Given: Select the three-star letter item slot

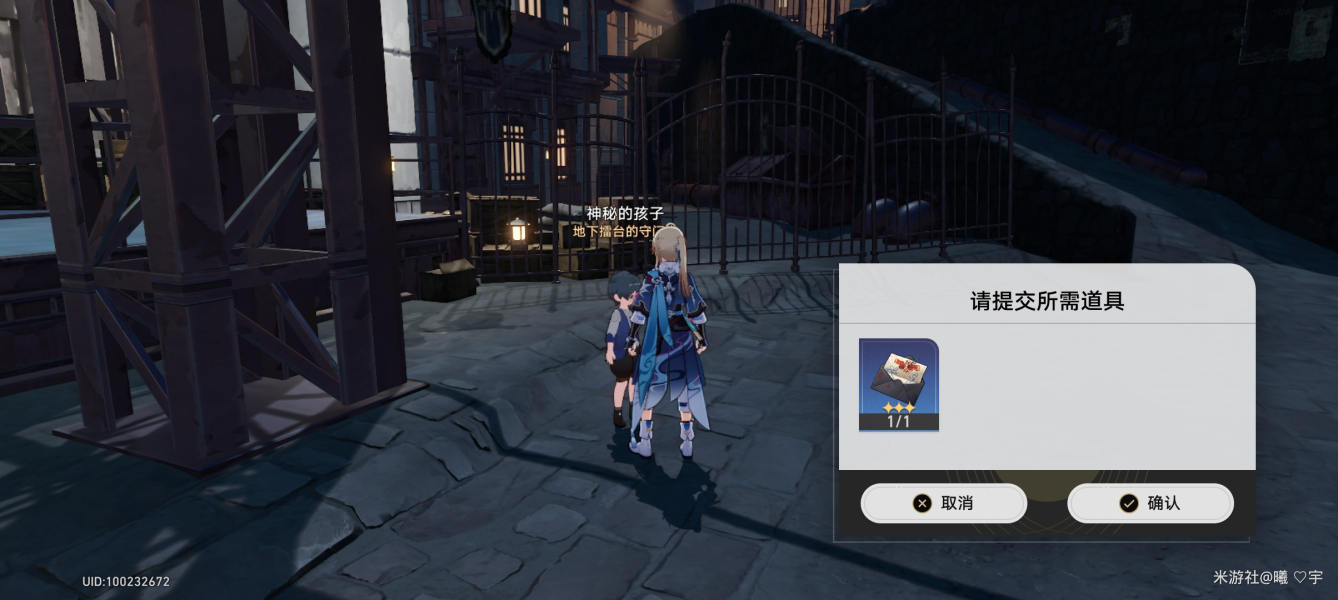Looking at the screenshot, I should [x=898, y=385].
